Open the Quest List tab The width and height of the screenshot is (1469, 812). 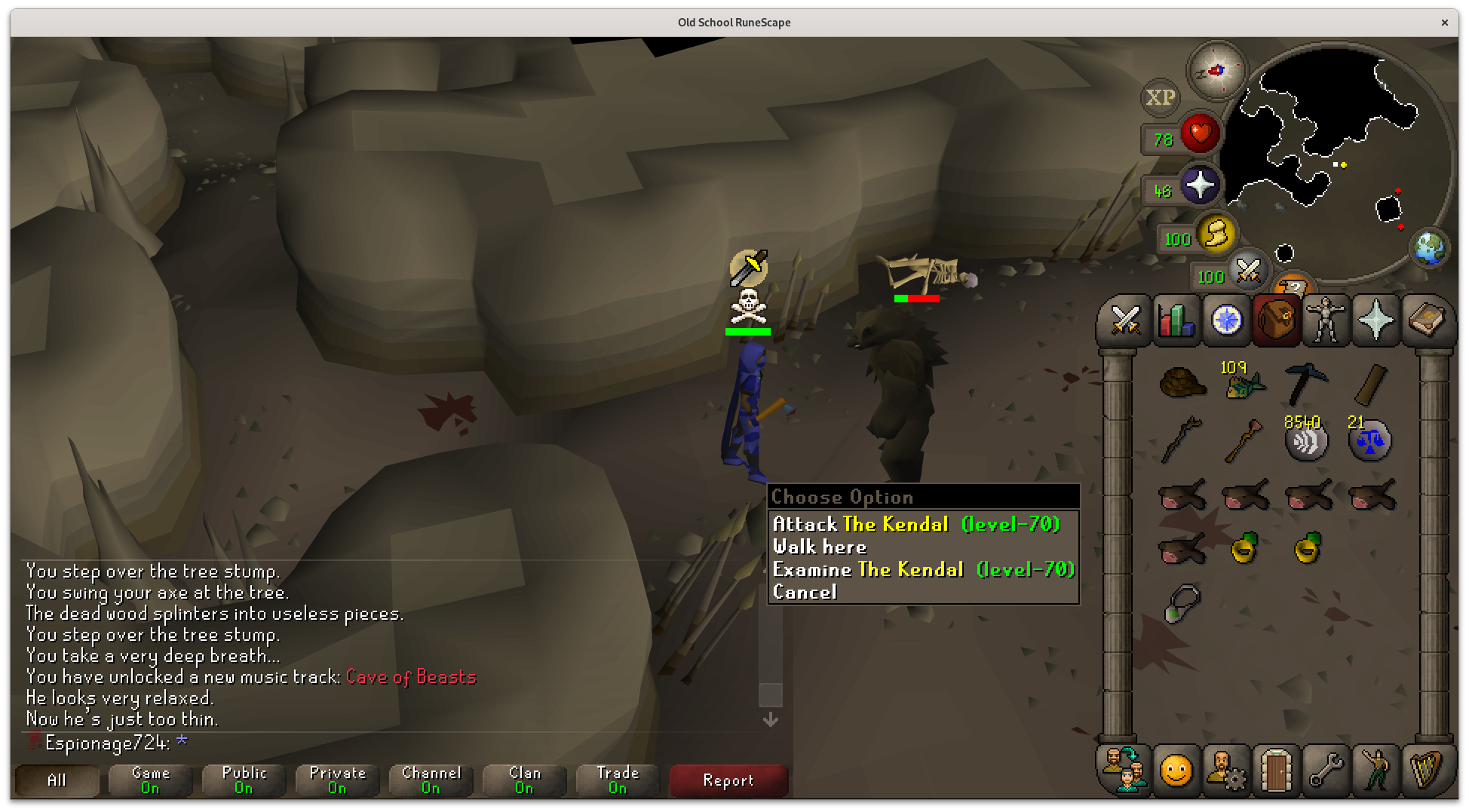(x=1226, y=320)
